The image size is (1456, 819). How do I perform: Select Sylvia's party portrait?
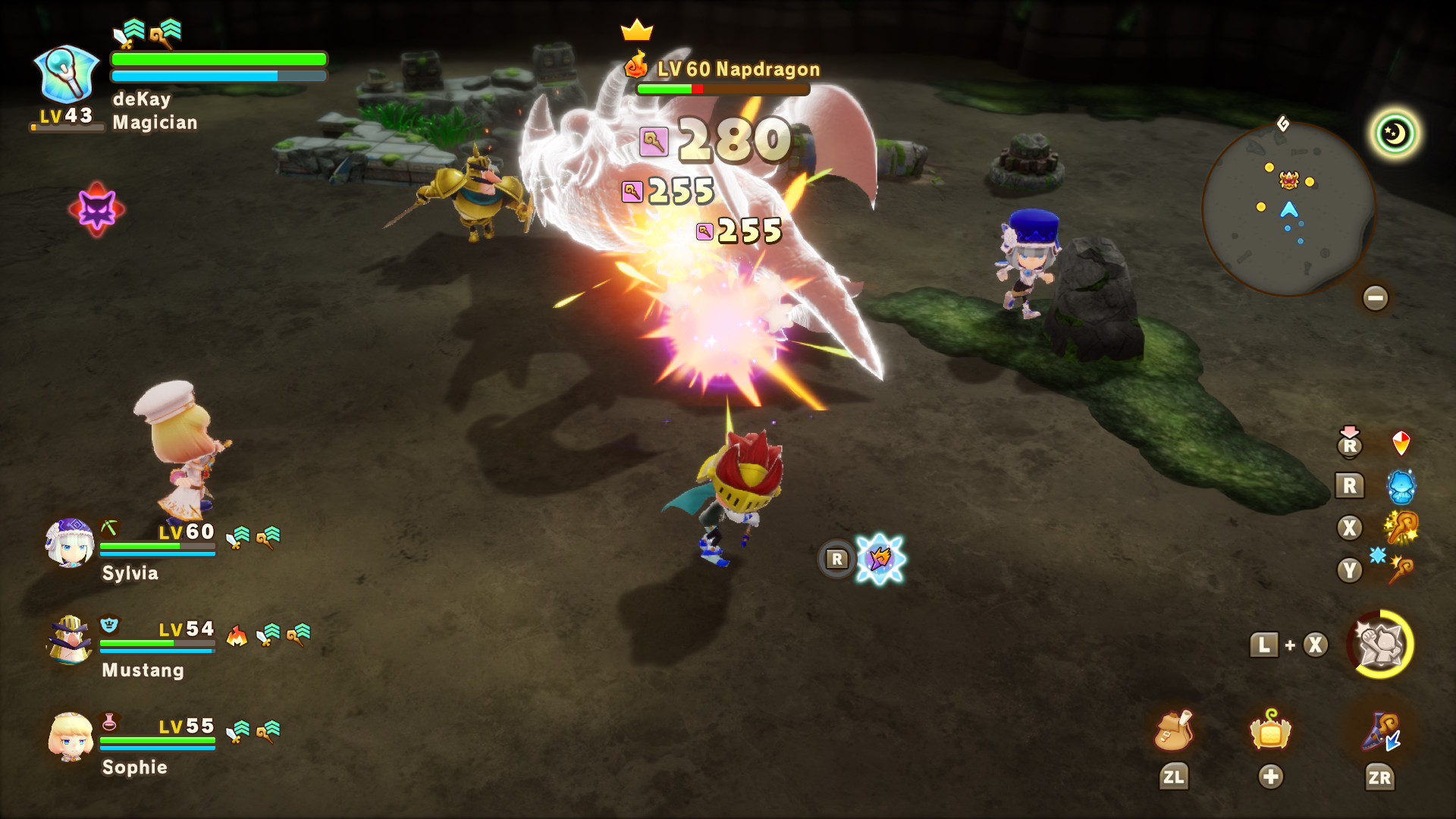pyautogui.click(x=69, y=543)
